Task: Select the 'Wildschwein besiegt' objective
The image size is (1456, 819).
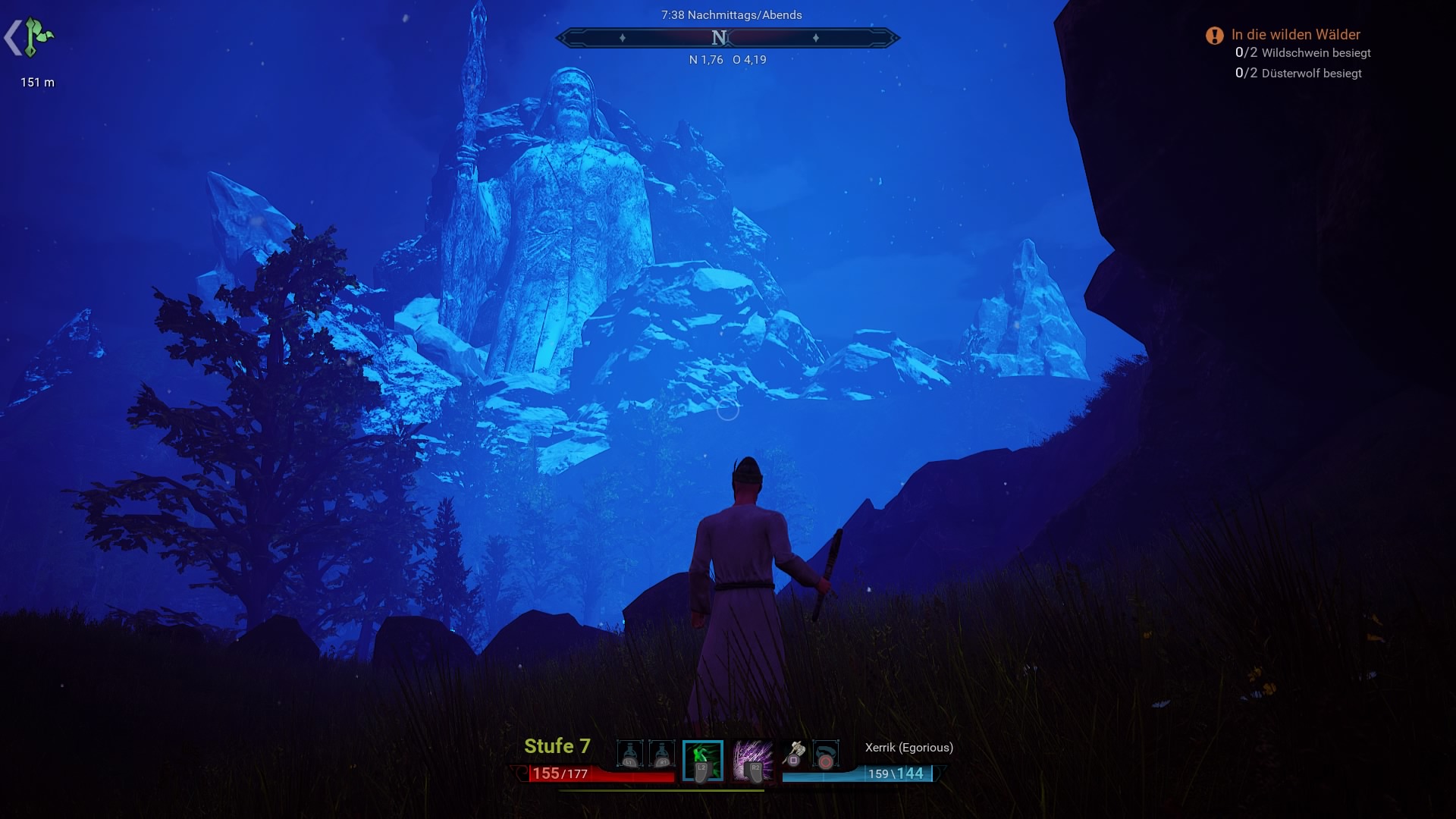Action: tap(1315, 53)
